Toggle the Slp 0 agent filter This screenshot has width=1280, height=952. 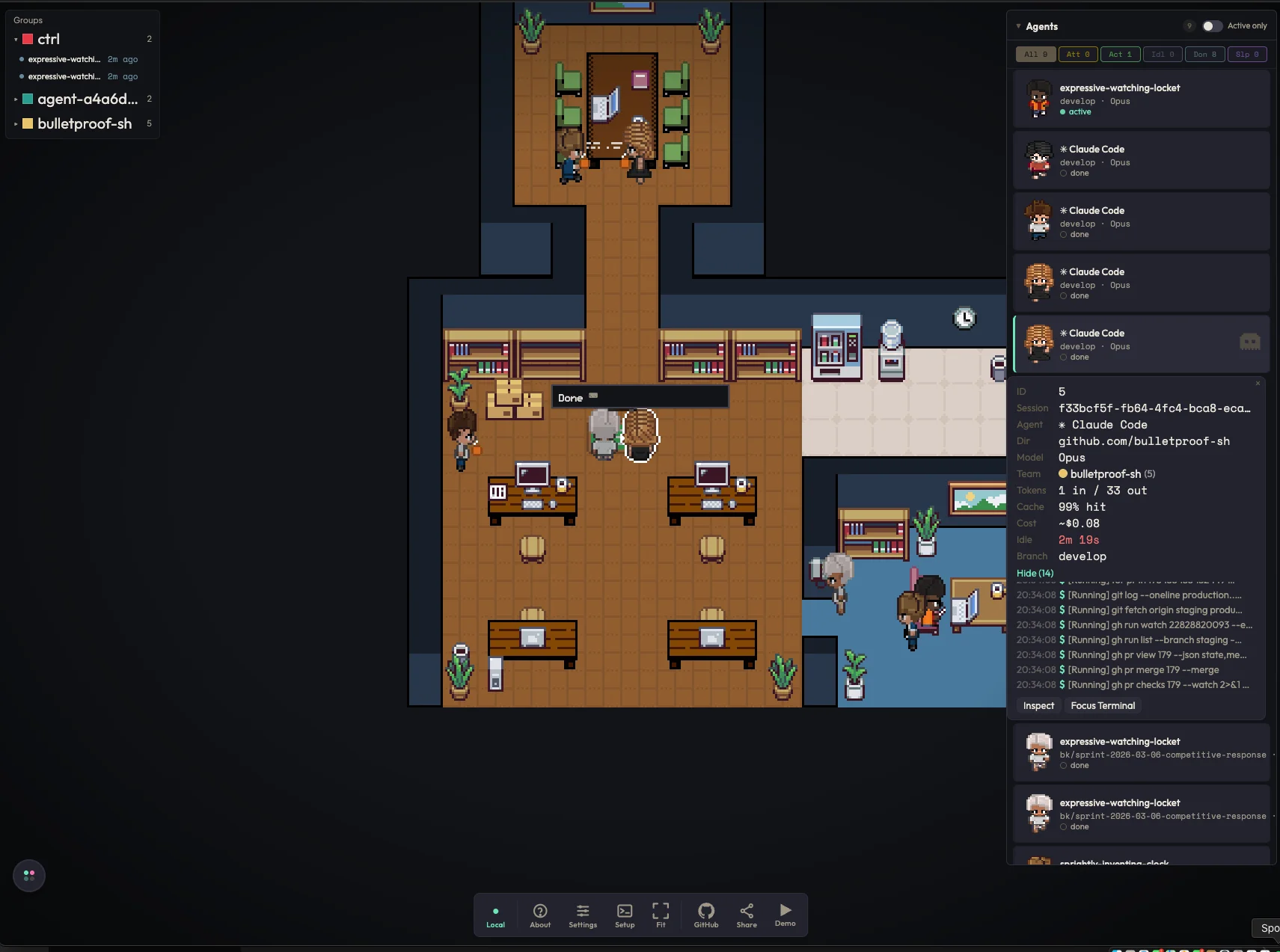pyautogui.click(x=1246, y=54)
